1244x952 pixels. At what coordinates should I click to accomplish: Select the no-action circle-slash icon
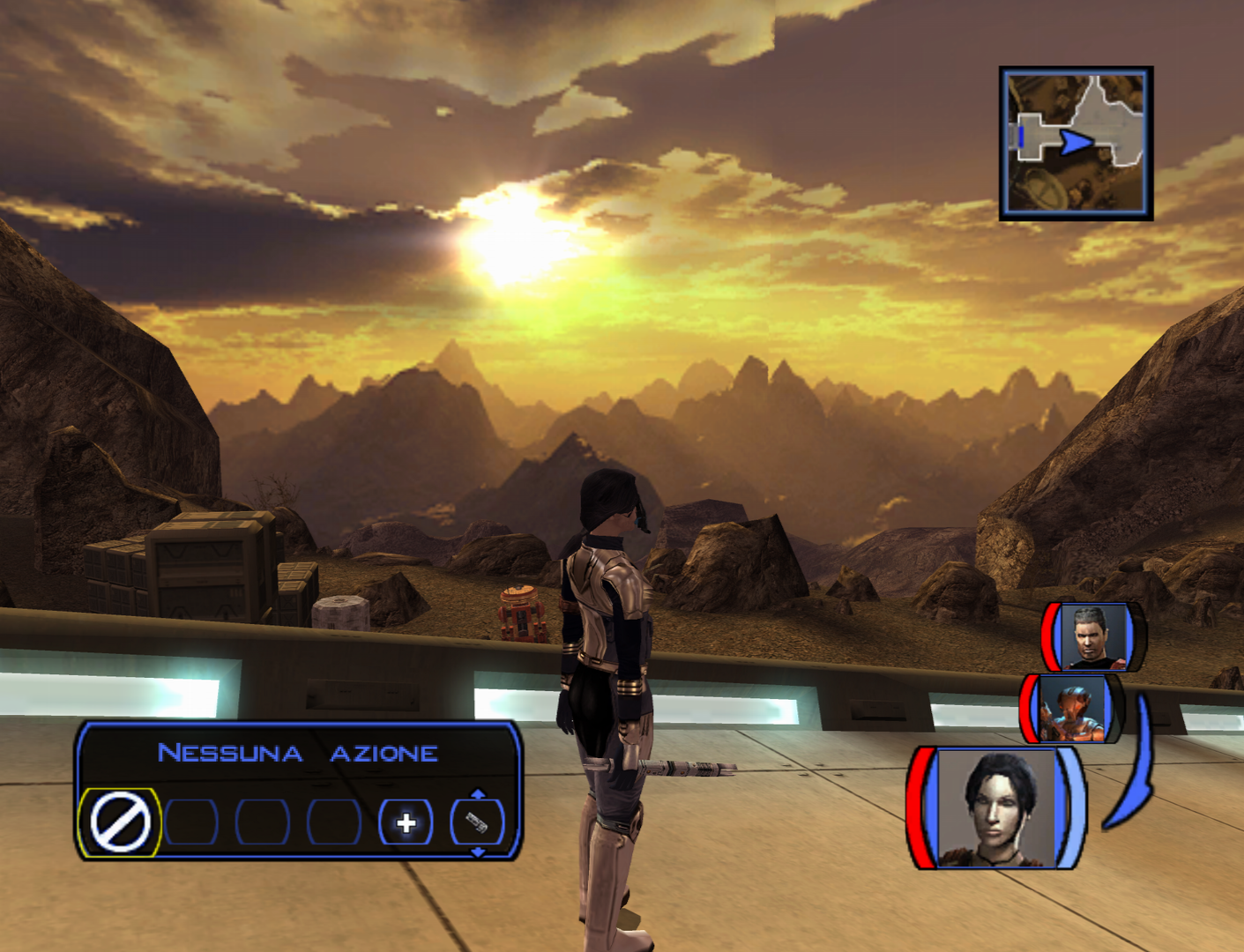[x=120, y=822]
